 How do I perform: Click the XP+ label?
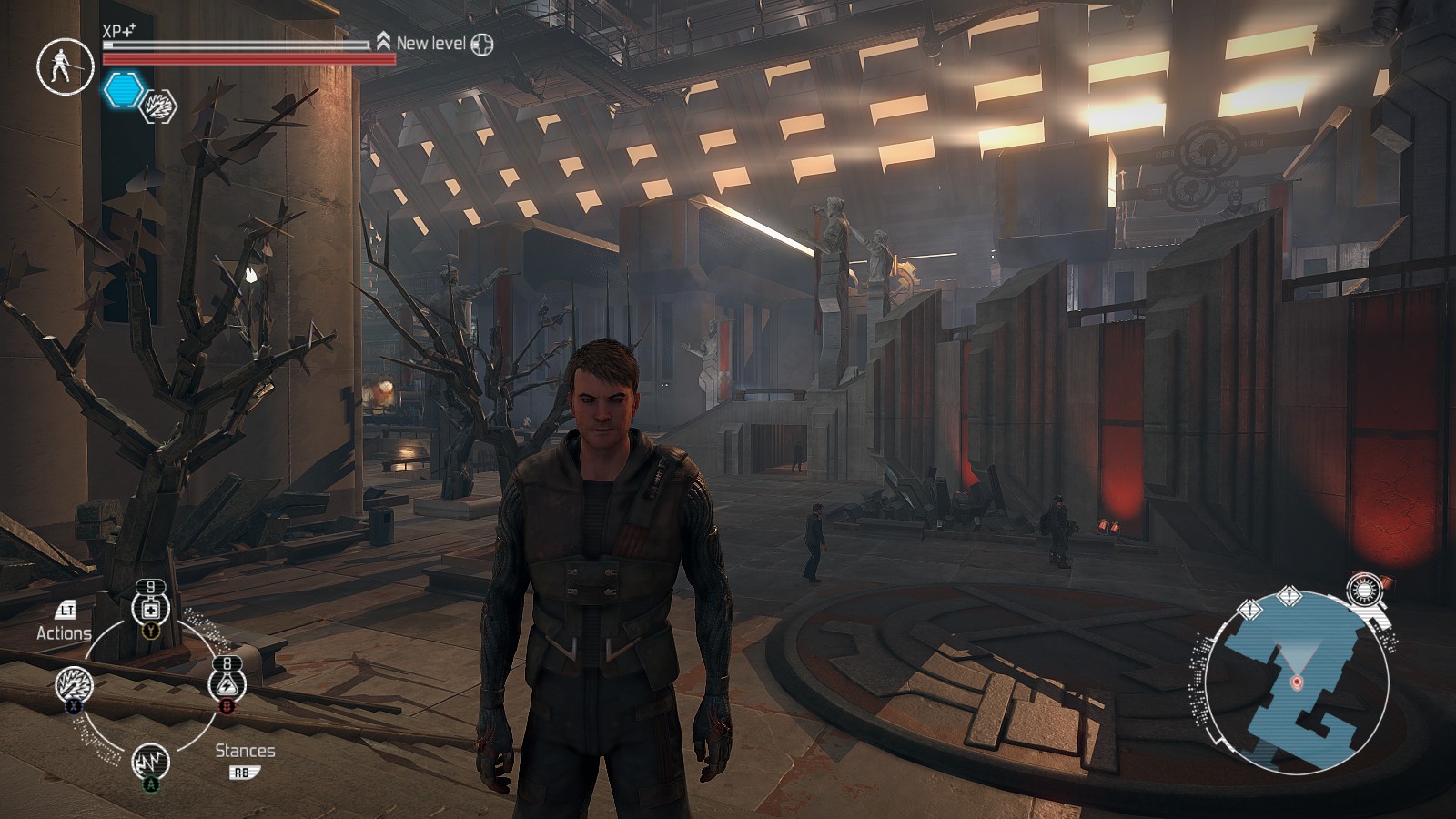tap(117, 32)
